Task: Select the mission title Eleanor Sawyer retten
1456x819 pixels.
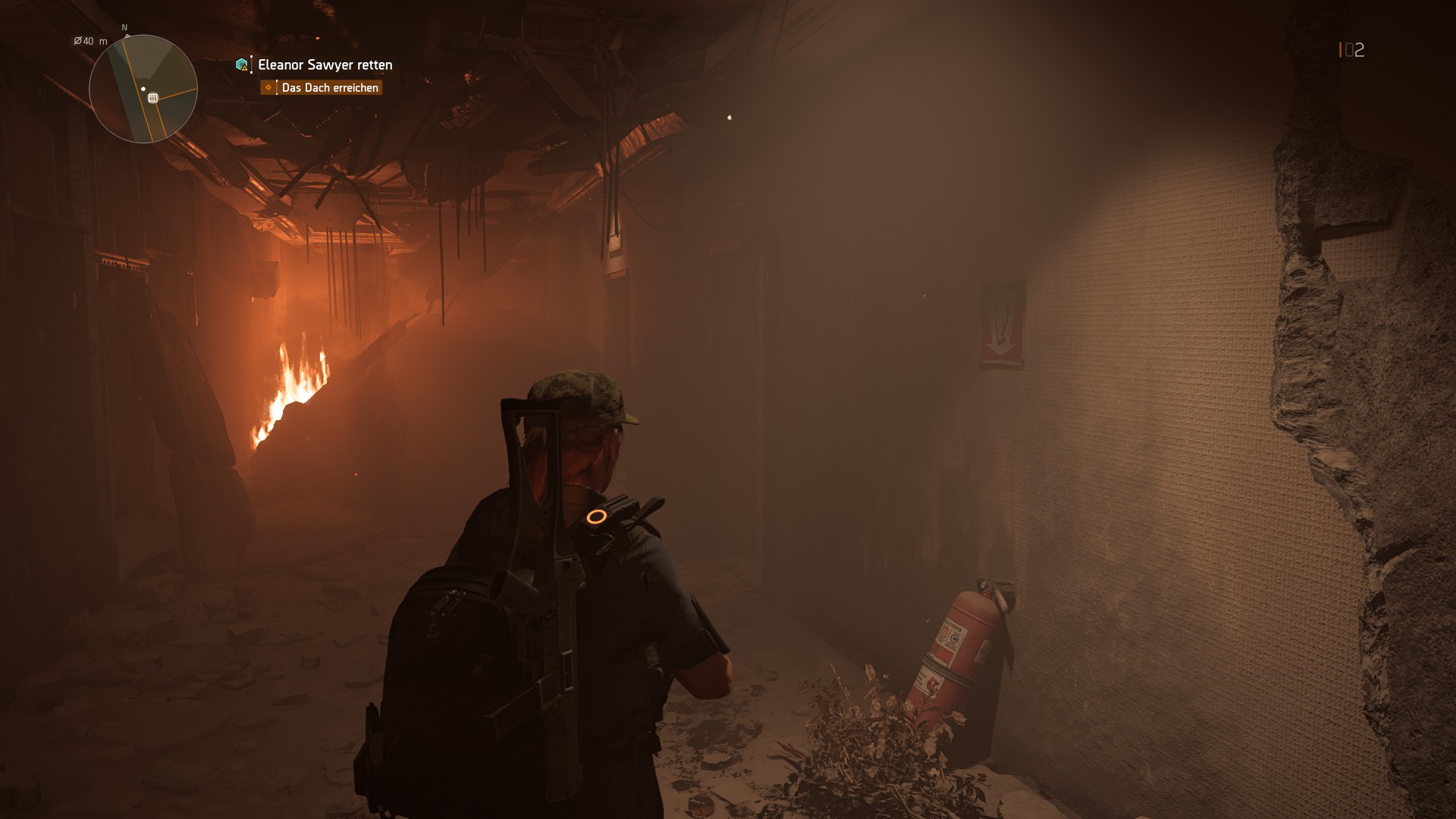Action: 324,64
